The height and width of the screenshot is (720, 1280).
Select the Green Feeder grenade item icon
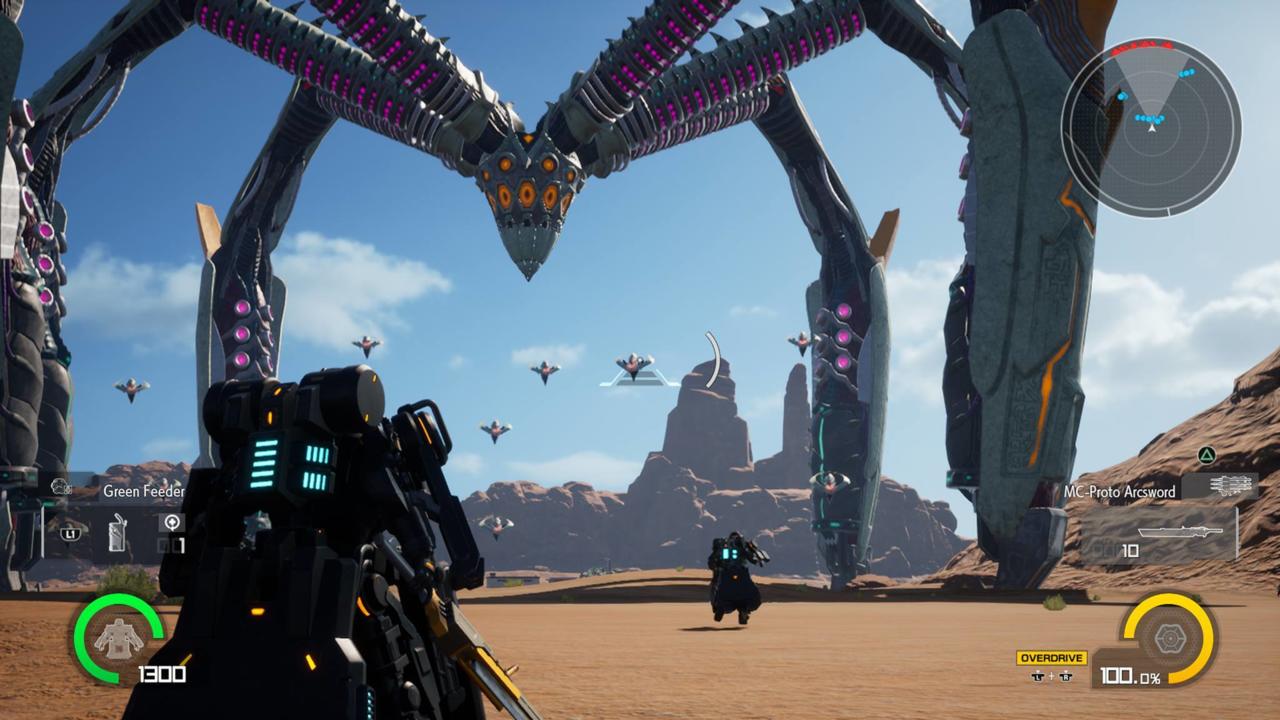[x=117, y=533]
